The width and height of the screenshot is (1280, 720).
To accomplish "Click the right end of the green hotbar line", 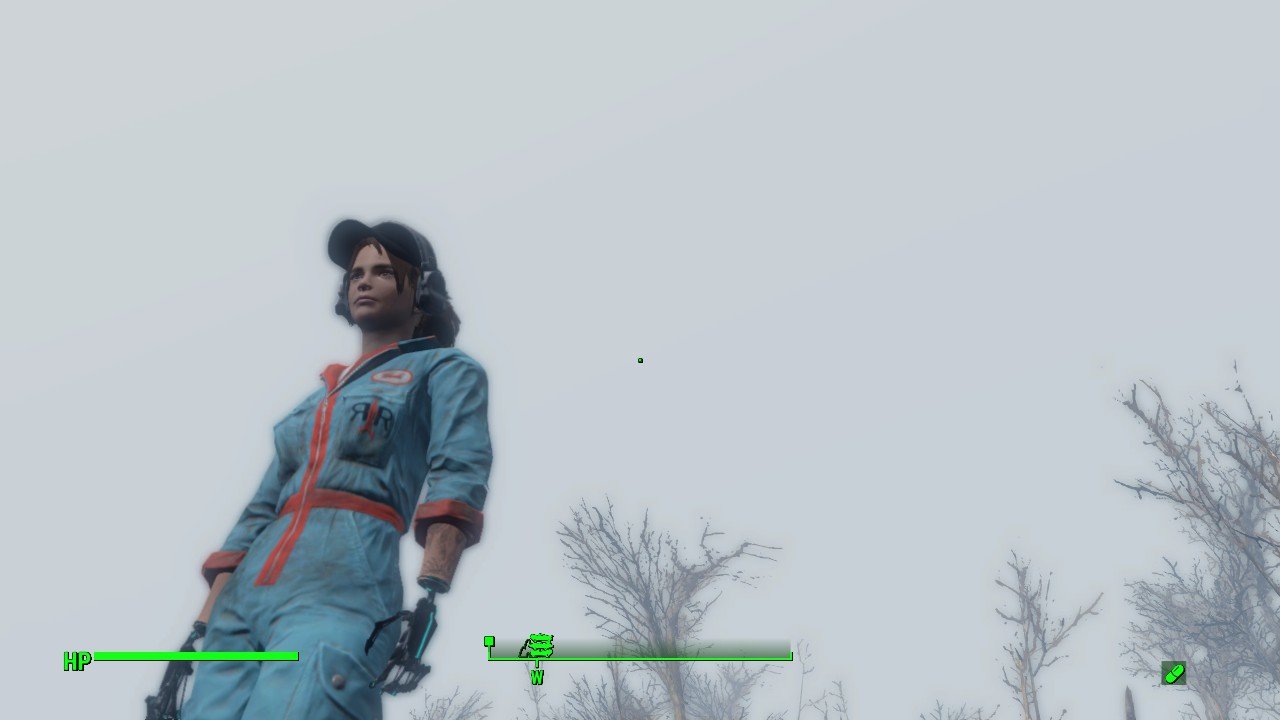I will pyautogui.click(x=790, y=657).
